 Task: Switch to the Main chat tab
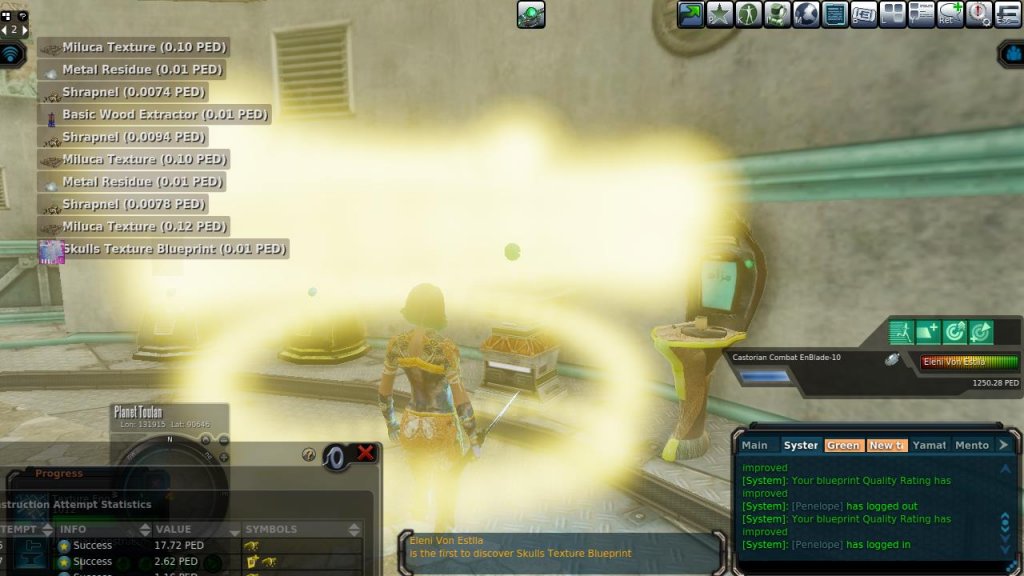tap(755, 445)
